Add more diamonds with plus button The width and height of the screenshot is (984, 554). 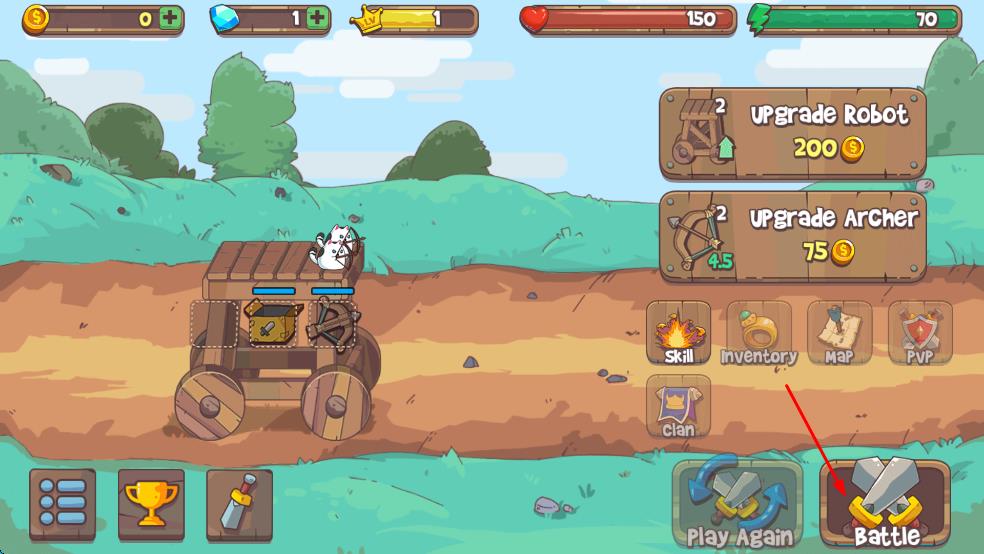(x=318, y=18)
